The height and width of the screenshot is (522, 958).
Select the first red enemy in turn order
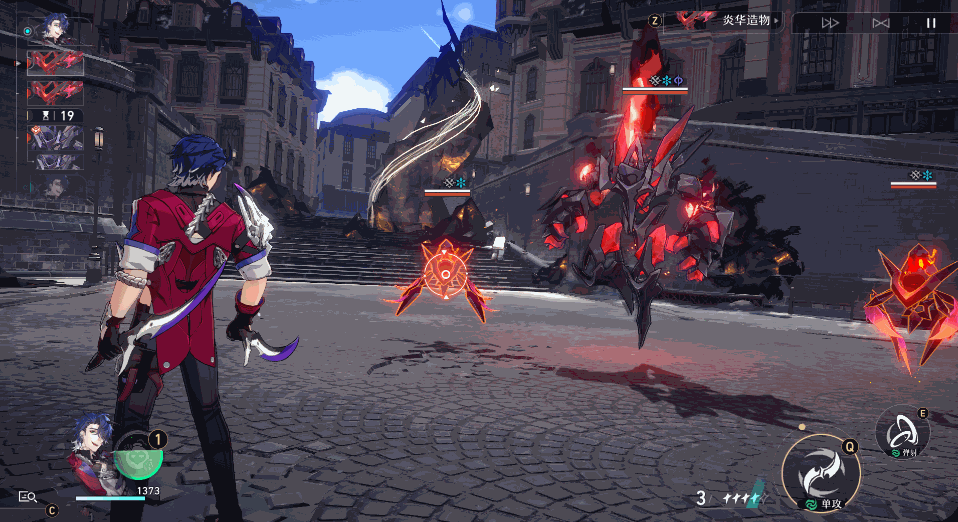point(55,63)
